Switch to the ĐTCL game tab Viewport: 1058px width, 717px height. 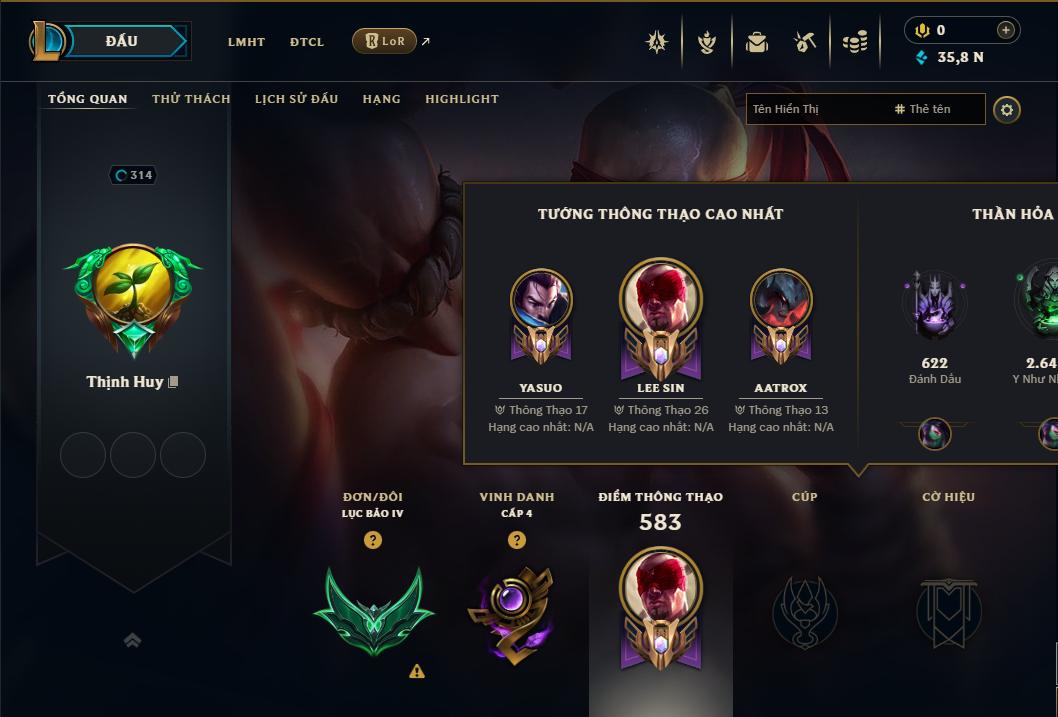coord(307,42)
